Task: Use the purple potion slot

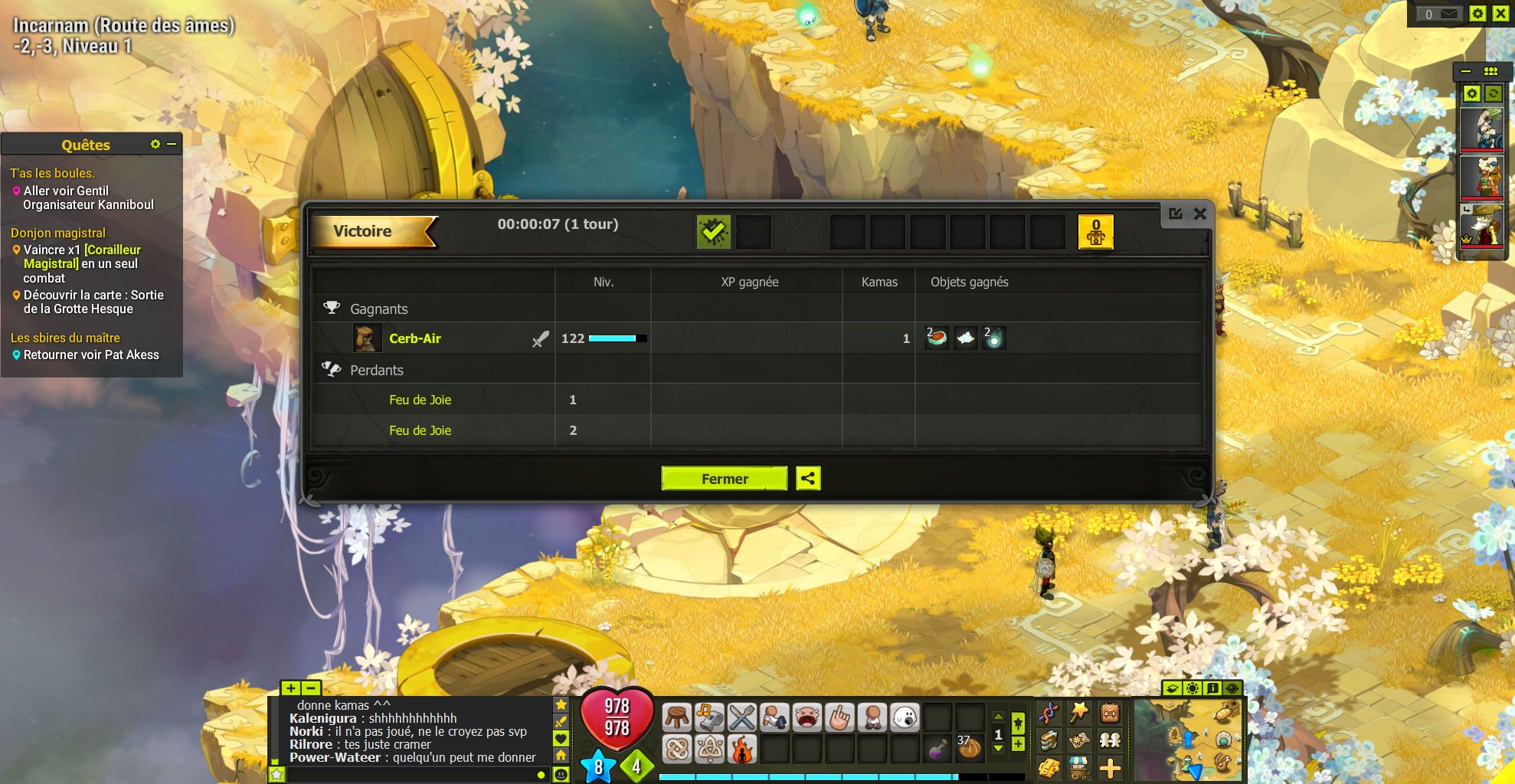Action: pyautogui.click(x=937, y=749)
